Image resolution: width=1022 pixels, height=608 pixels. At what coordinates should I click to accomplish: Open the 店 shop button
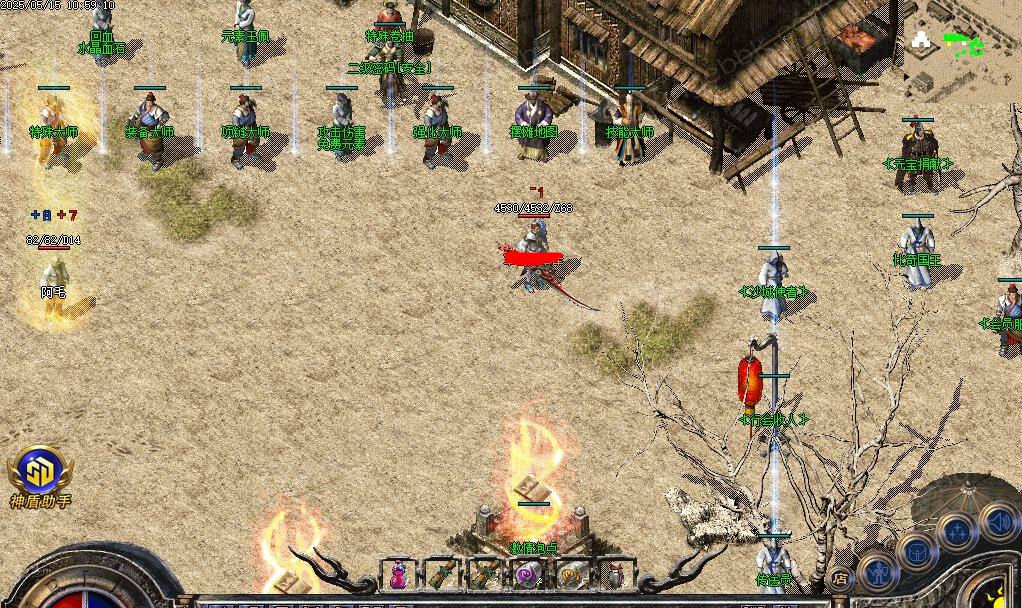(x=840, y=577)
